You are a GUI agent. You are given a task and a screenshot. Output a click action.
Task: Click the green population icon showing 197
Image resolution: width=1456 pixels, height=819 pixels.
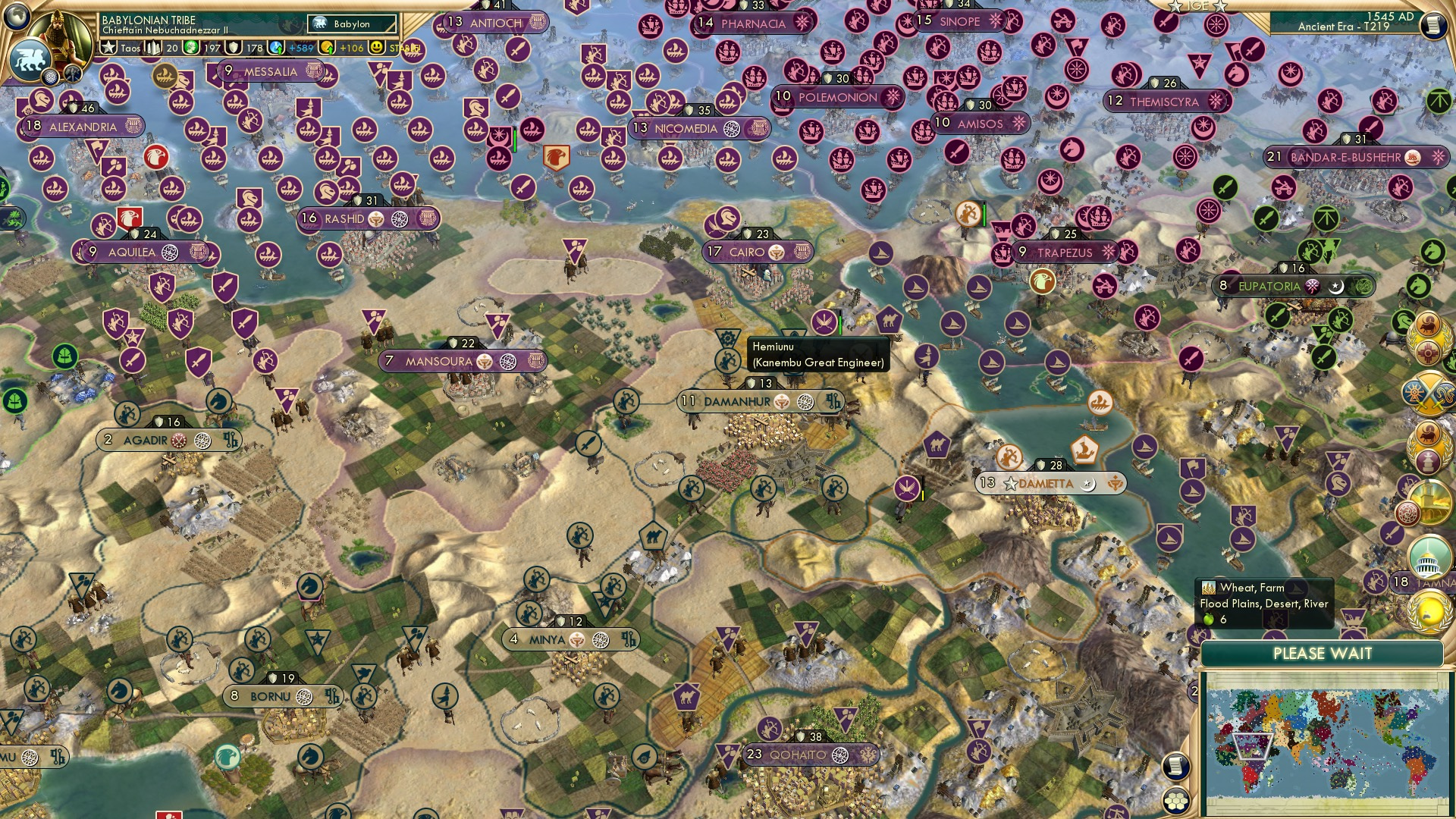pyautogui.click(x=190, y=48)
